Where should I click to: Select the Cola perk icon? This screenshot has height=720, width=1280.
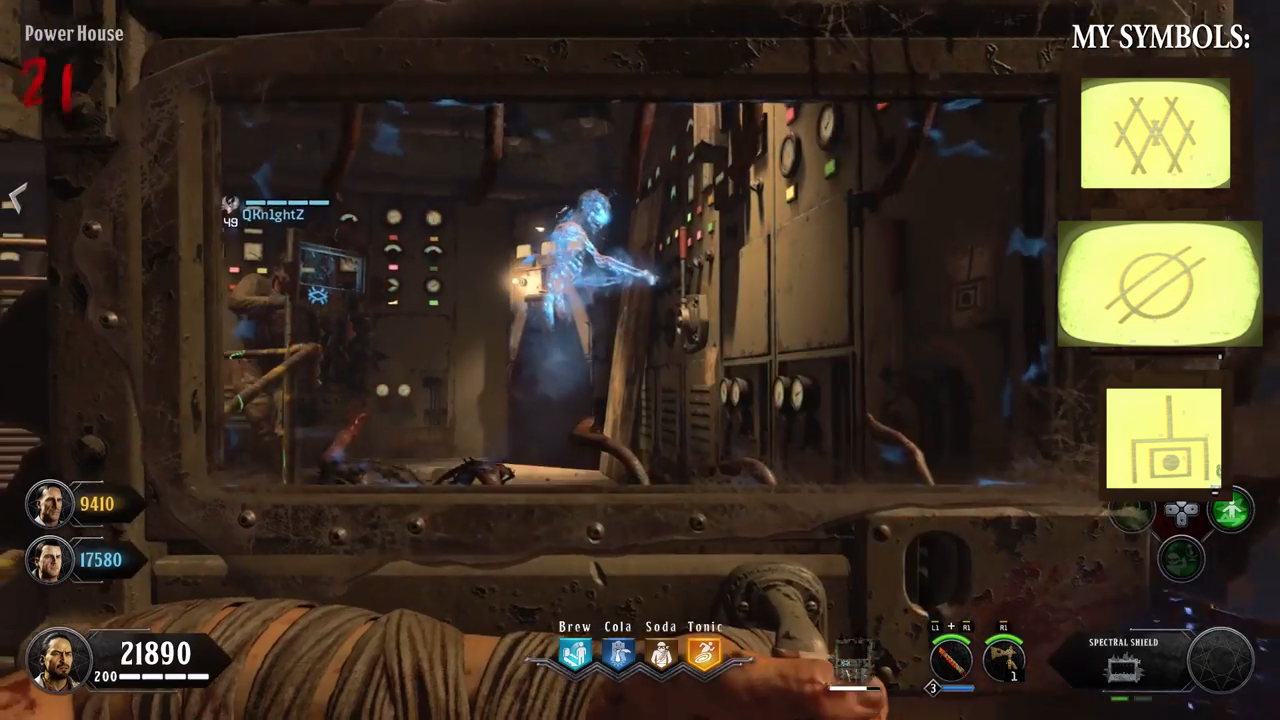[618, 654]
